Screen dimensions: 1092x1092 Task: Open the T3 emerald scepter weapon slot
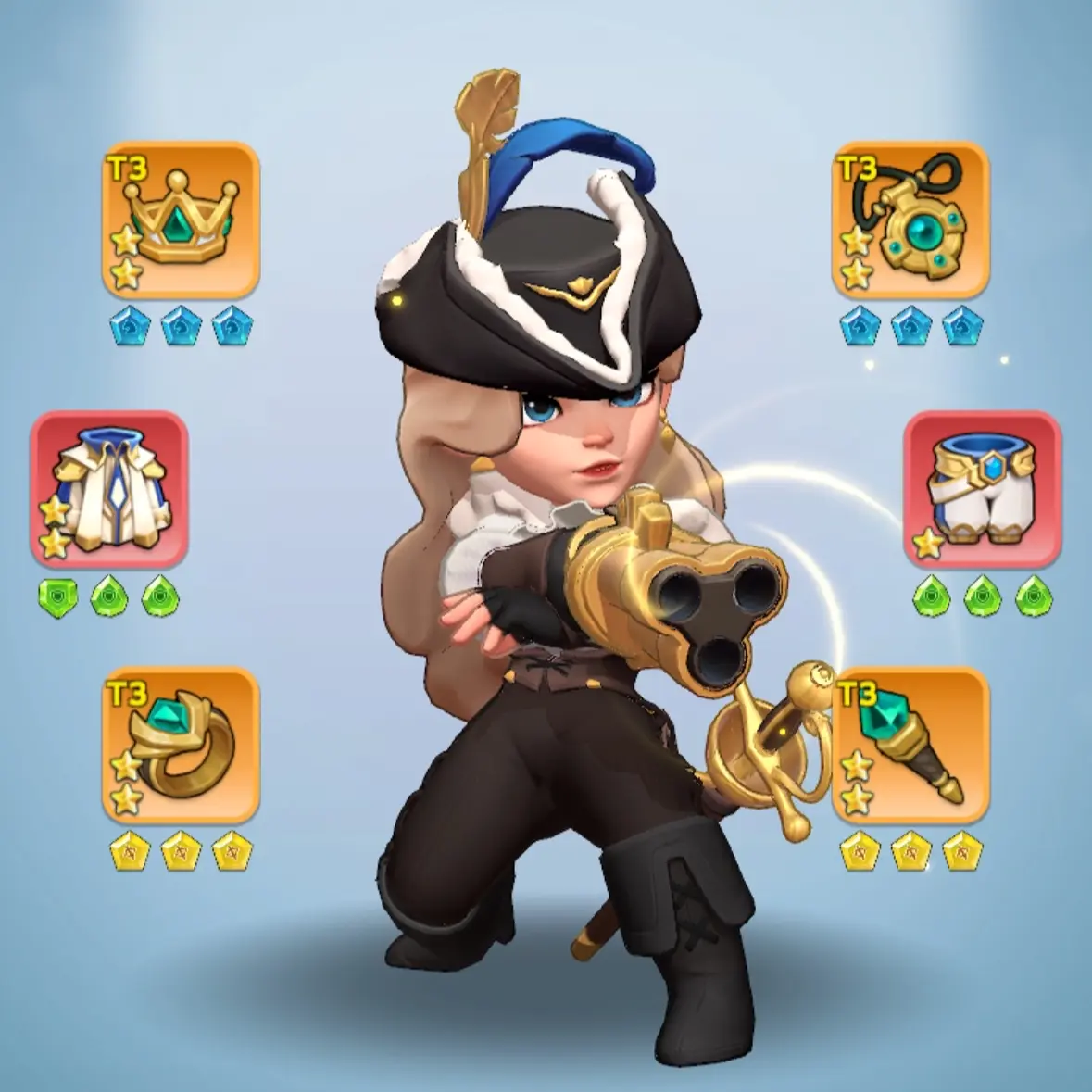910,745
